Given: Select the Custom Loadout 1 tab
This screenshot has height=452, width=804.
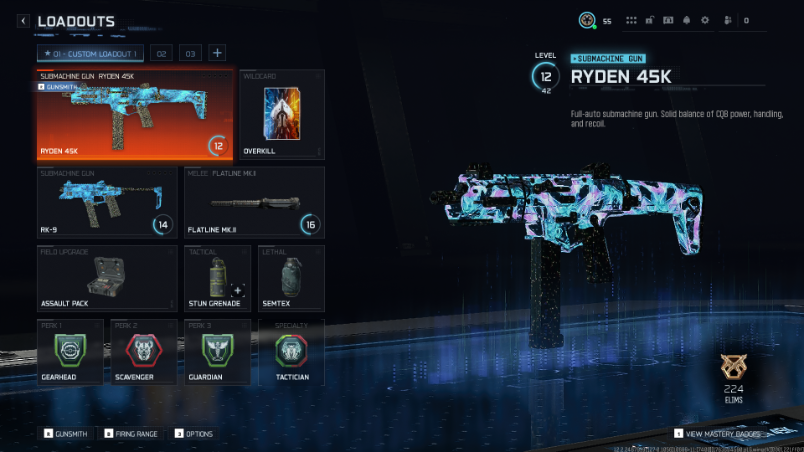Looking at the screenshot, I should [91, 53].
